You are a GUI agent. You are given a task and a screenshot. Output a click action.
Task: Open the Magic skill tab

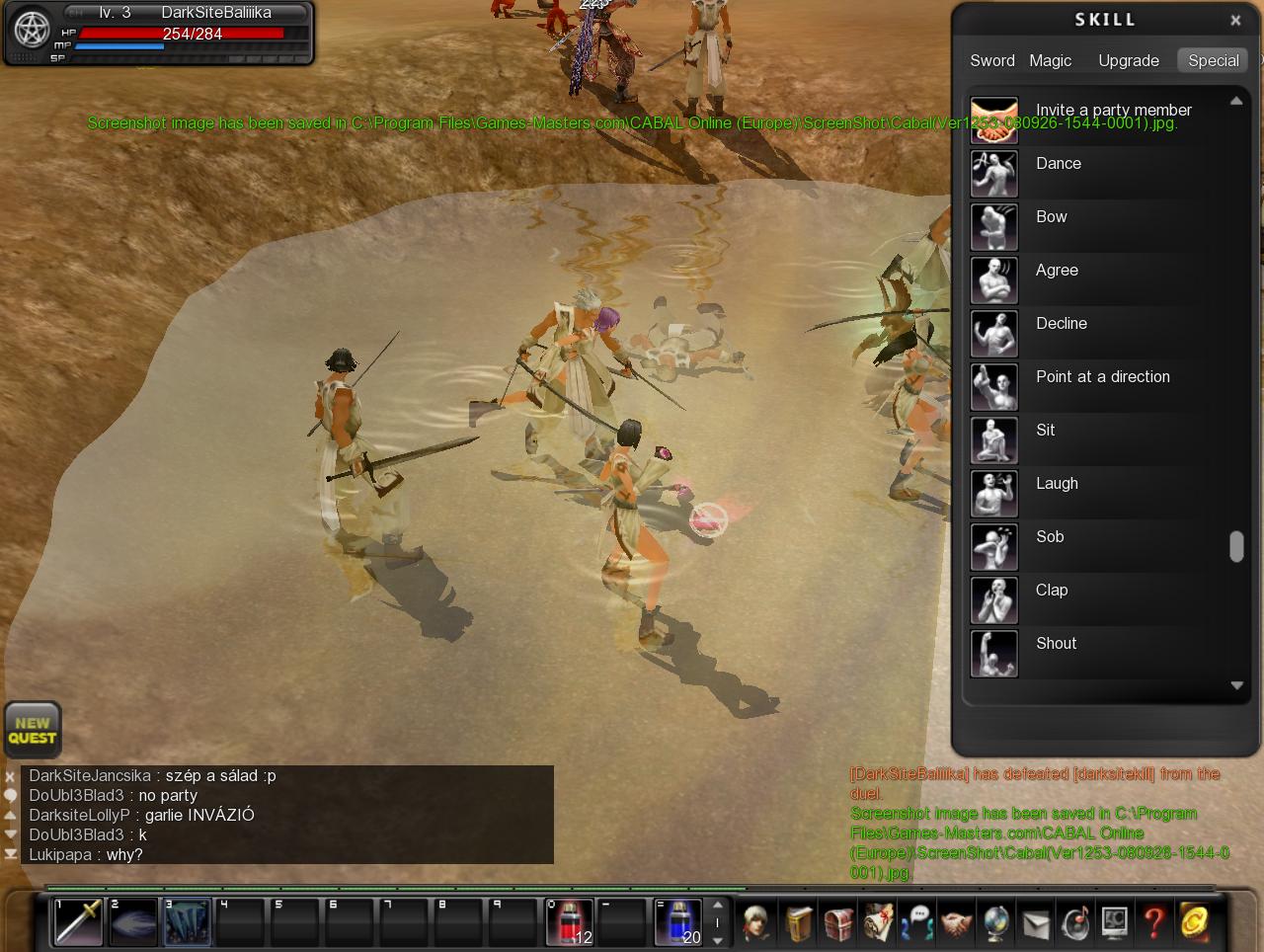[1050, 60]
